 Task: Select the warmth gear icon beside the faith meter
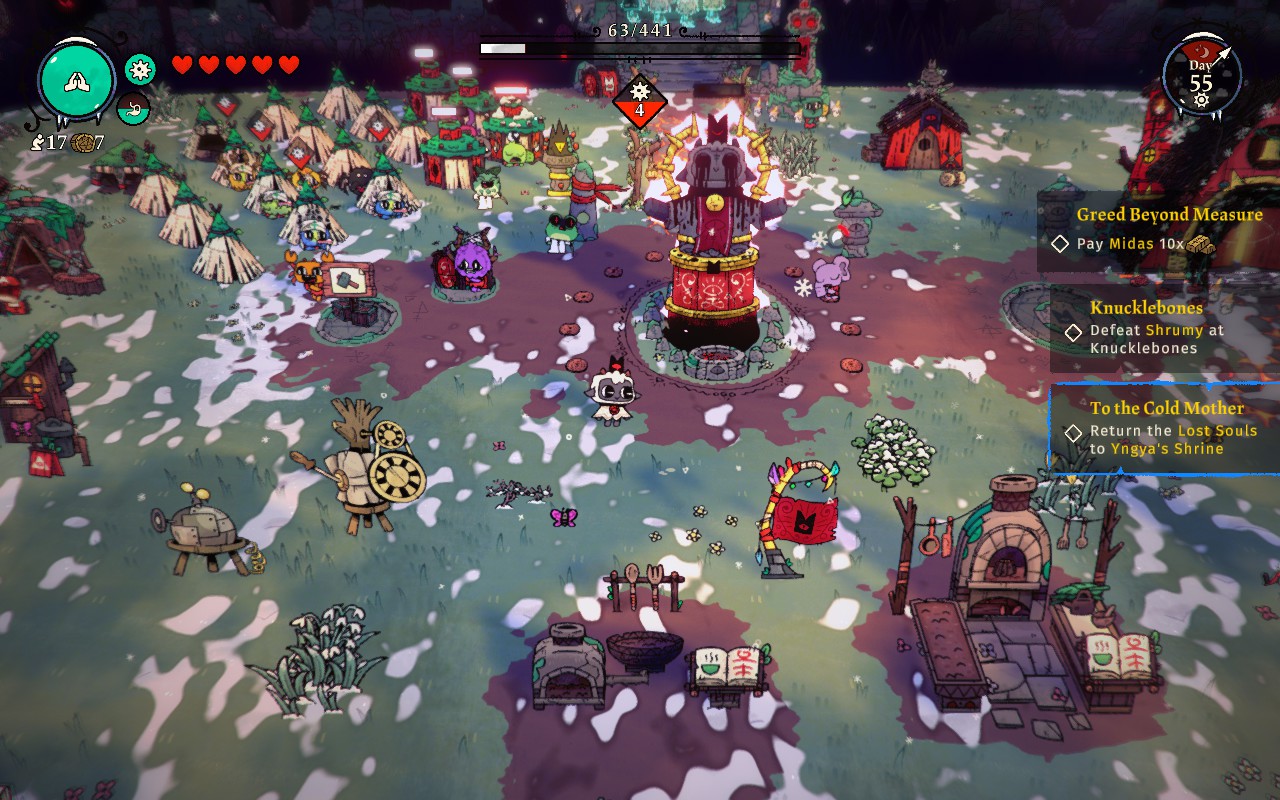(140, 69)
